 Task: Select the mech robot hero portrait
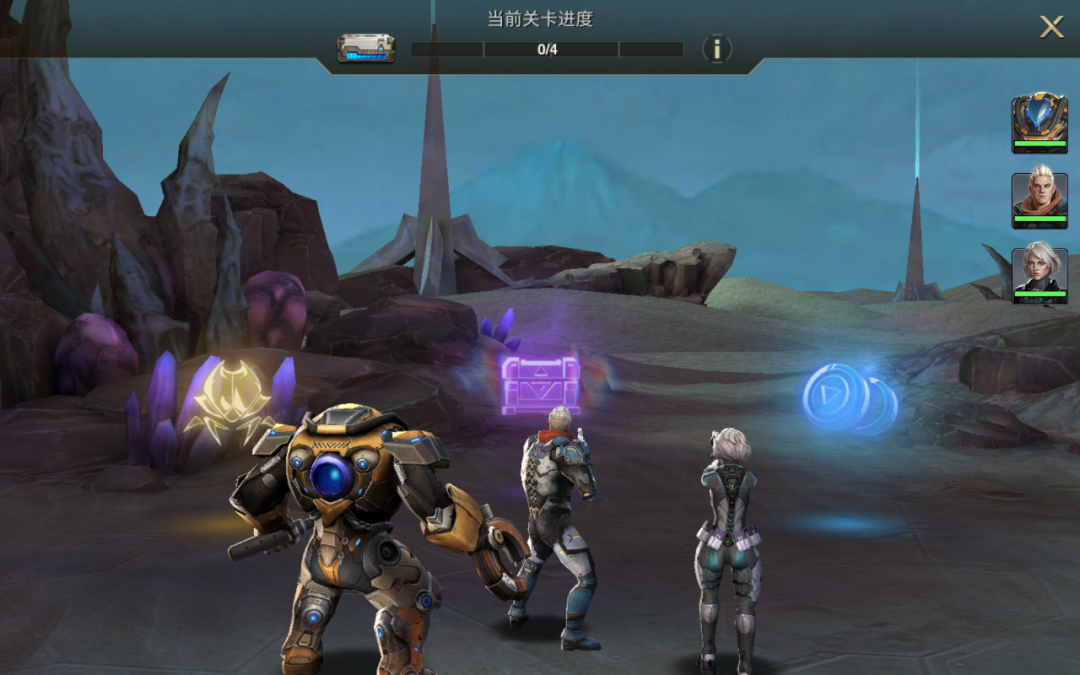pyautogui.click(x=1039, y=122)
